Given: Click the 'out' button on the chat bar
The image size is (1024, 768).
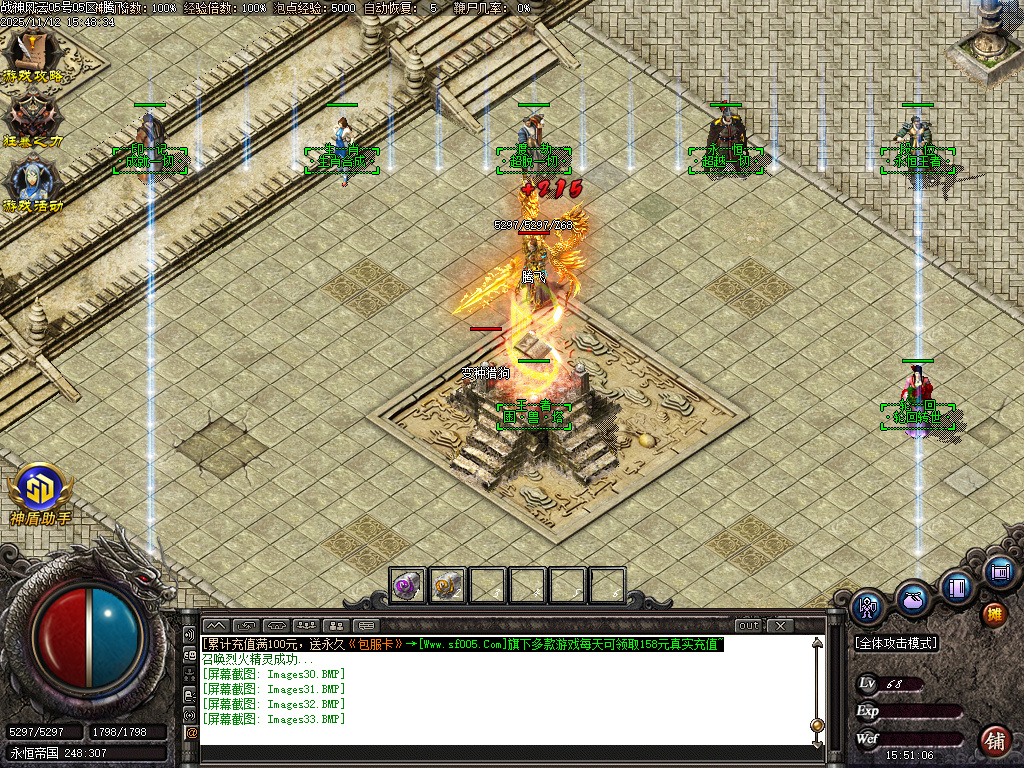Looking at the screenshot, I should [748, 626].
